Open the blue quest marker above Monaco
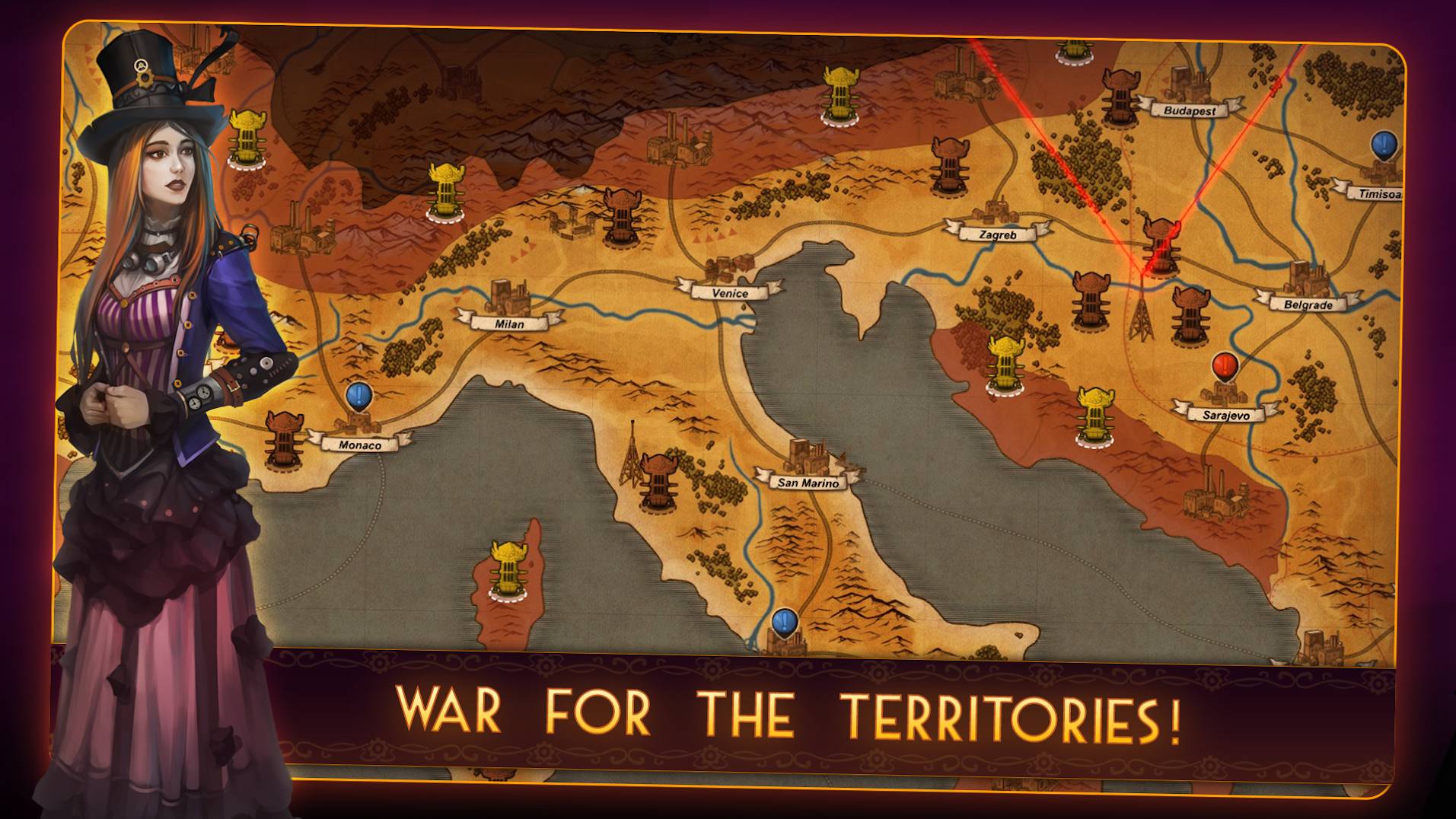 [358, 396]
